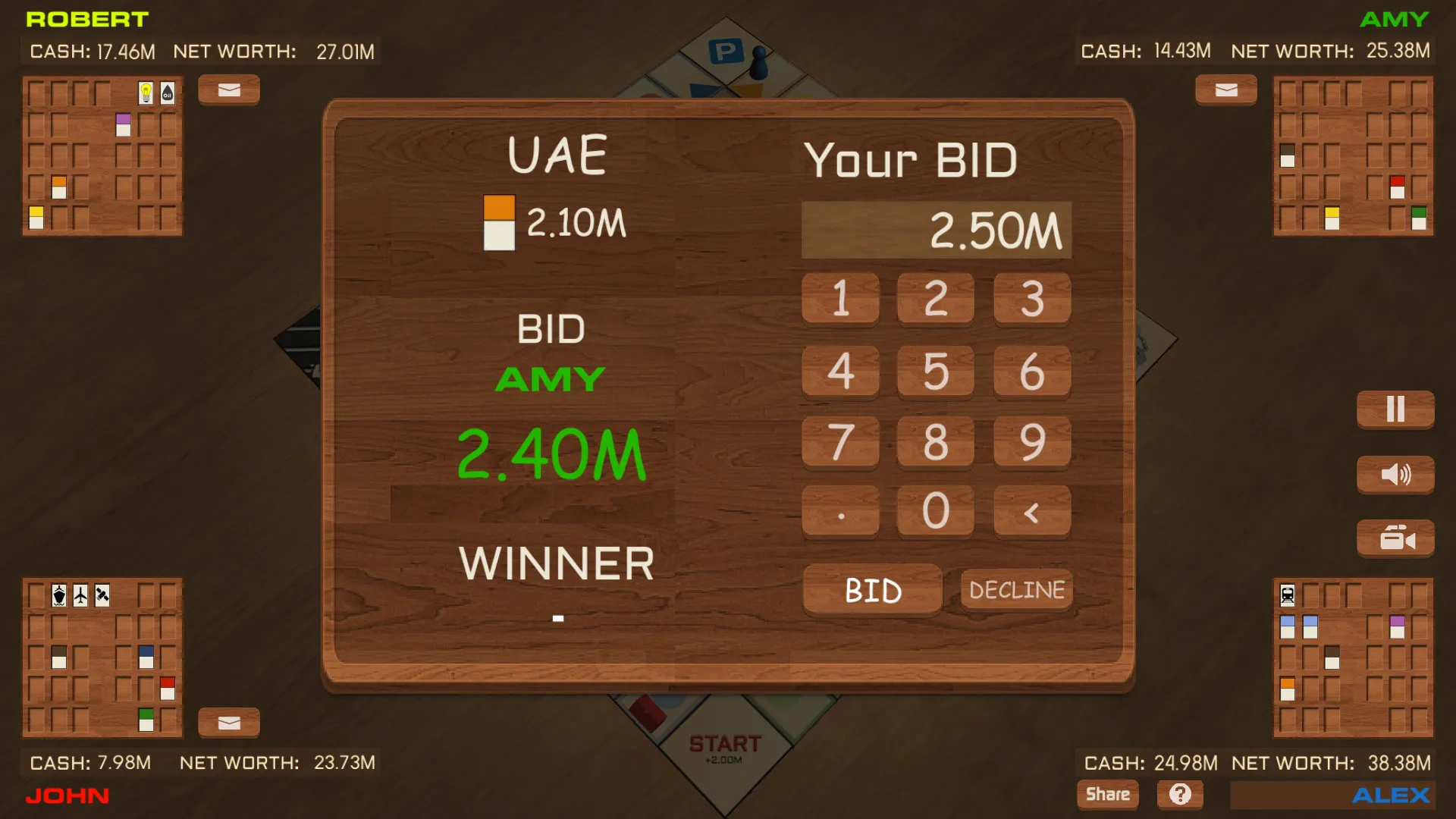Select the Satellite card in John's rack
The image size is (1456, 819).
[x=101, y=597]
